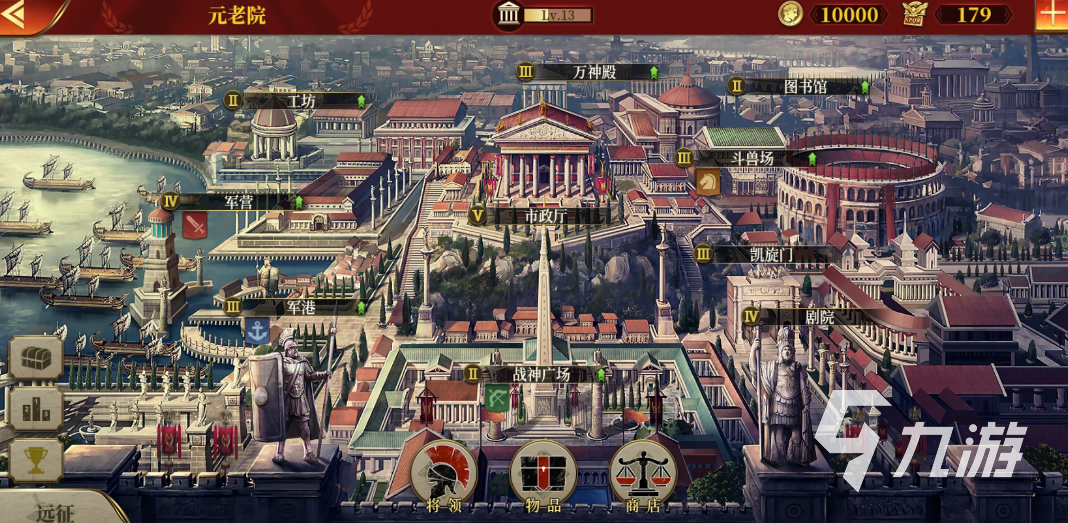Add more currency with the plus button

[1052, 15]
